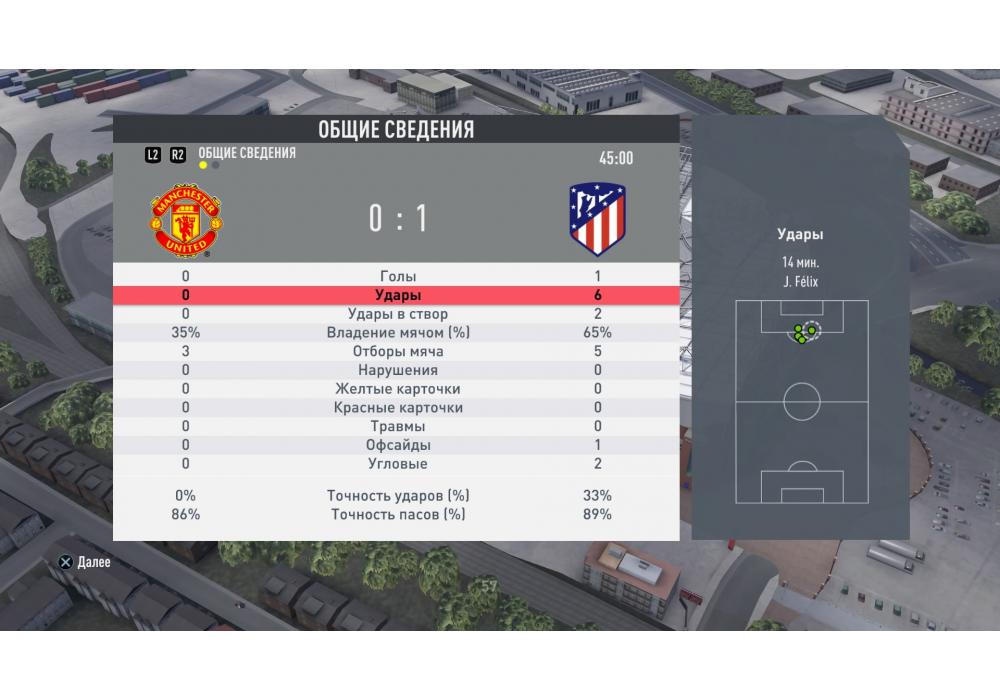1000x700 pixels.
Task: Select the highlighted Удары row
Action: pos(397,295)
